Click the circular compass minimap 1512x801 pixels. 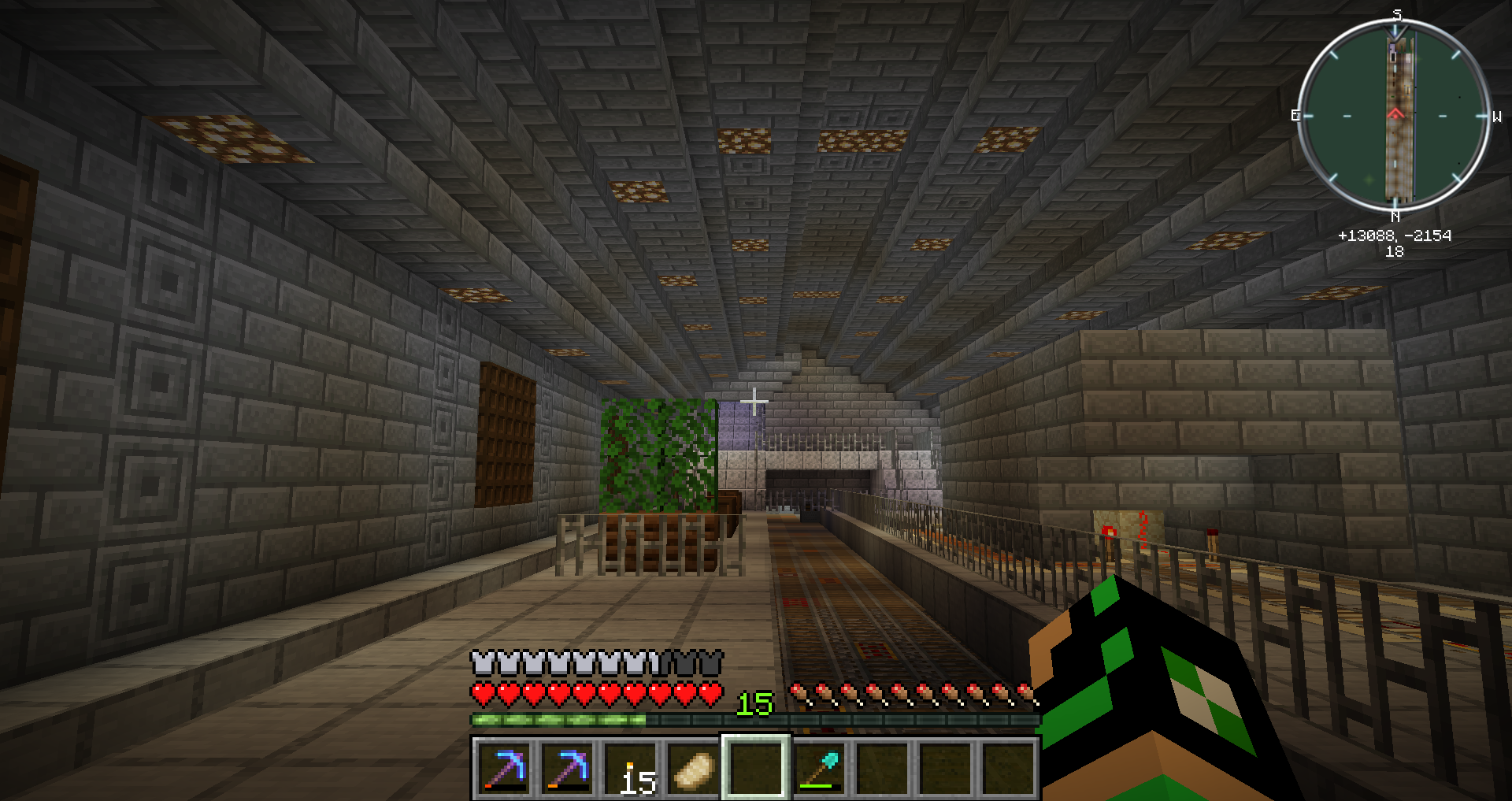point(1395,117)
